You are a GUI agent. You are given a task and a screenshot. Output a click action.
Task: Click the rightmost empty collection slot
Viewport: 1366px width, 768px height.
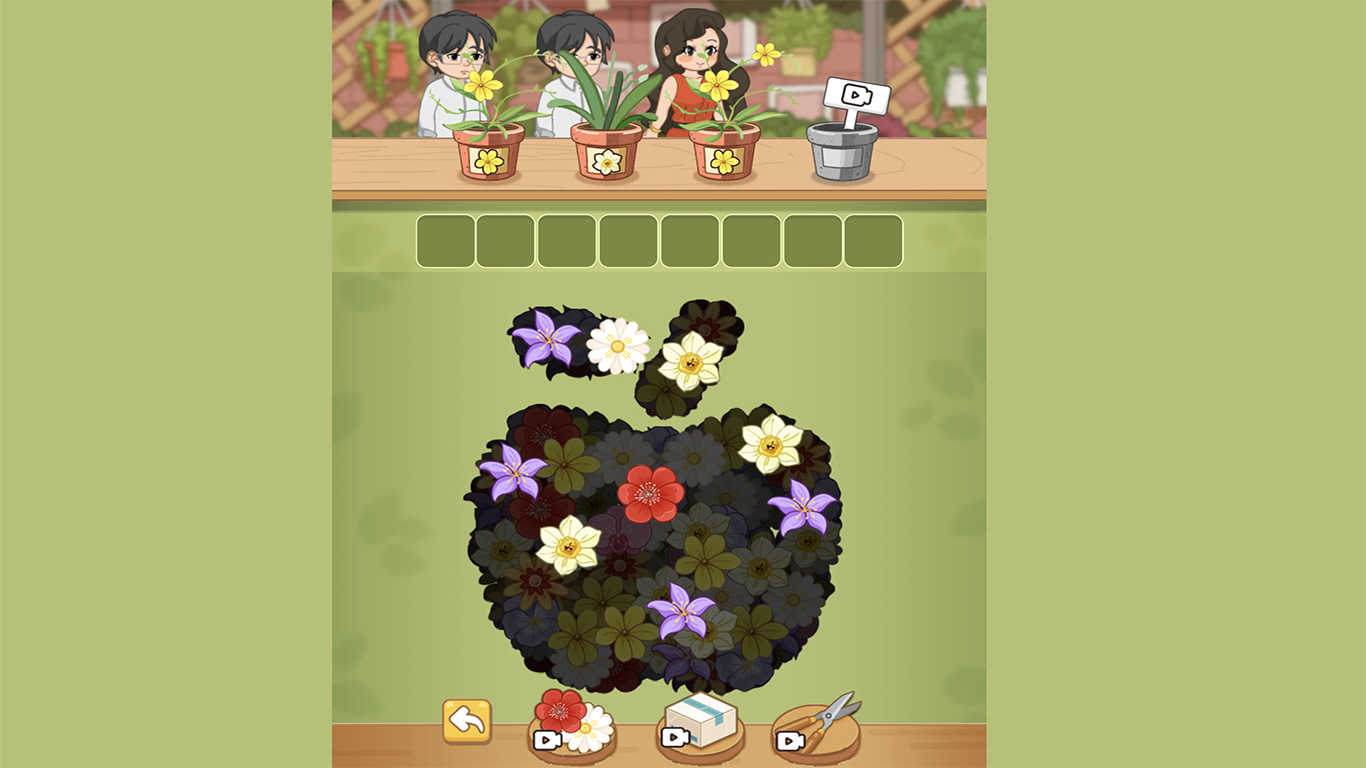[876, 240]
